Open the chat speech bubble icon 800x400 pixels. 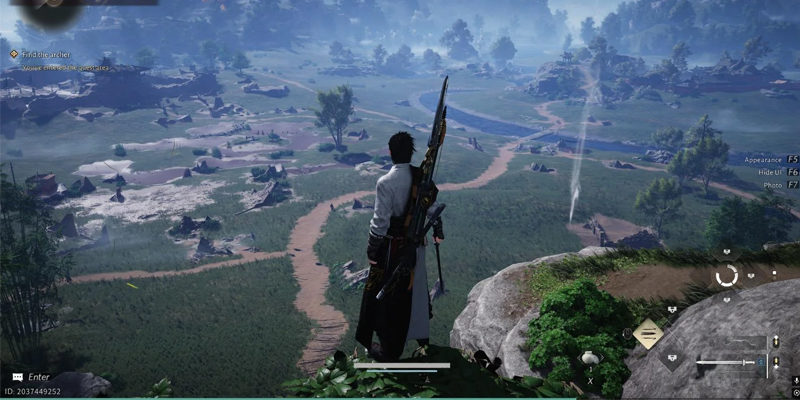click(17, 377)
